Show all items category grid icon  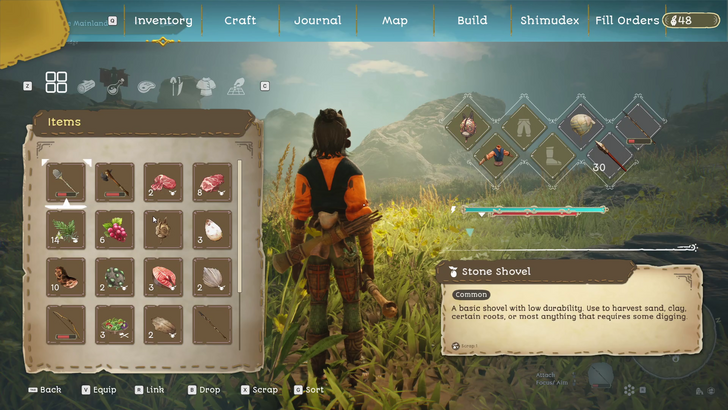tap(56, 83)
